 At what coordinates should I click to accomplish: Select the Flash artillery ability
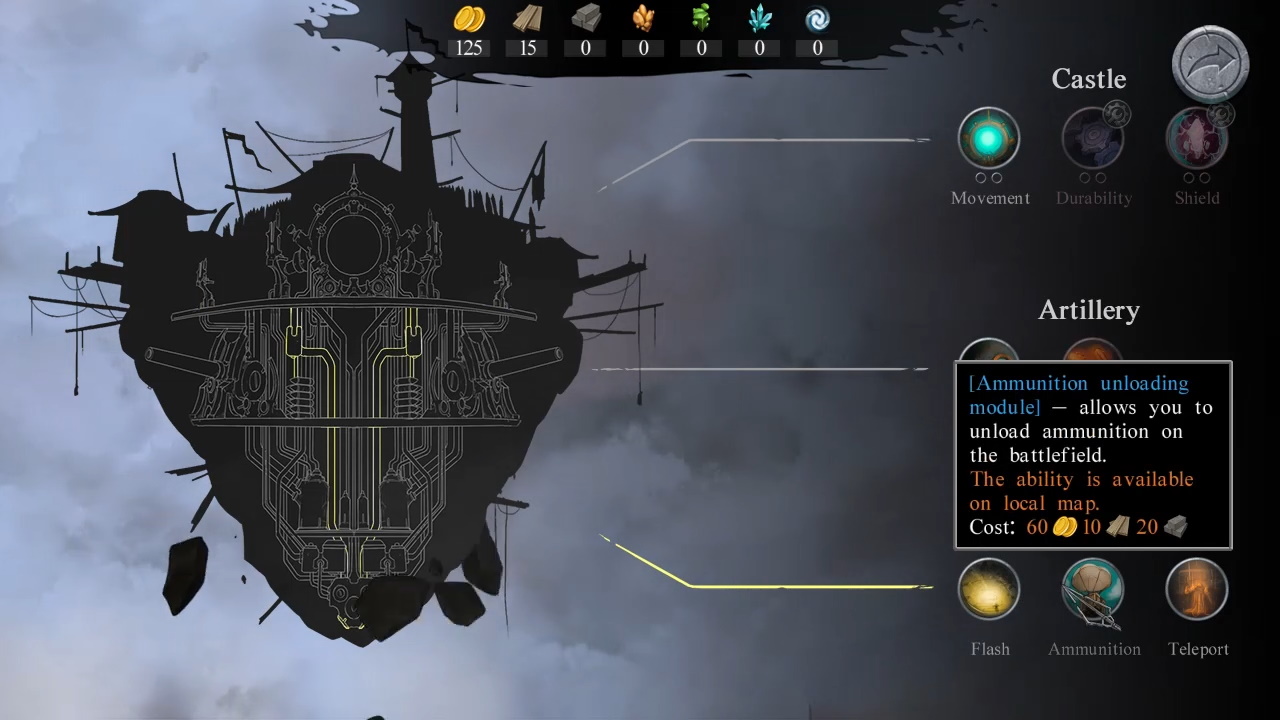[989, 589]
